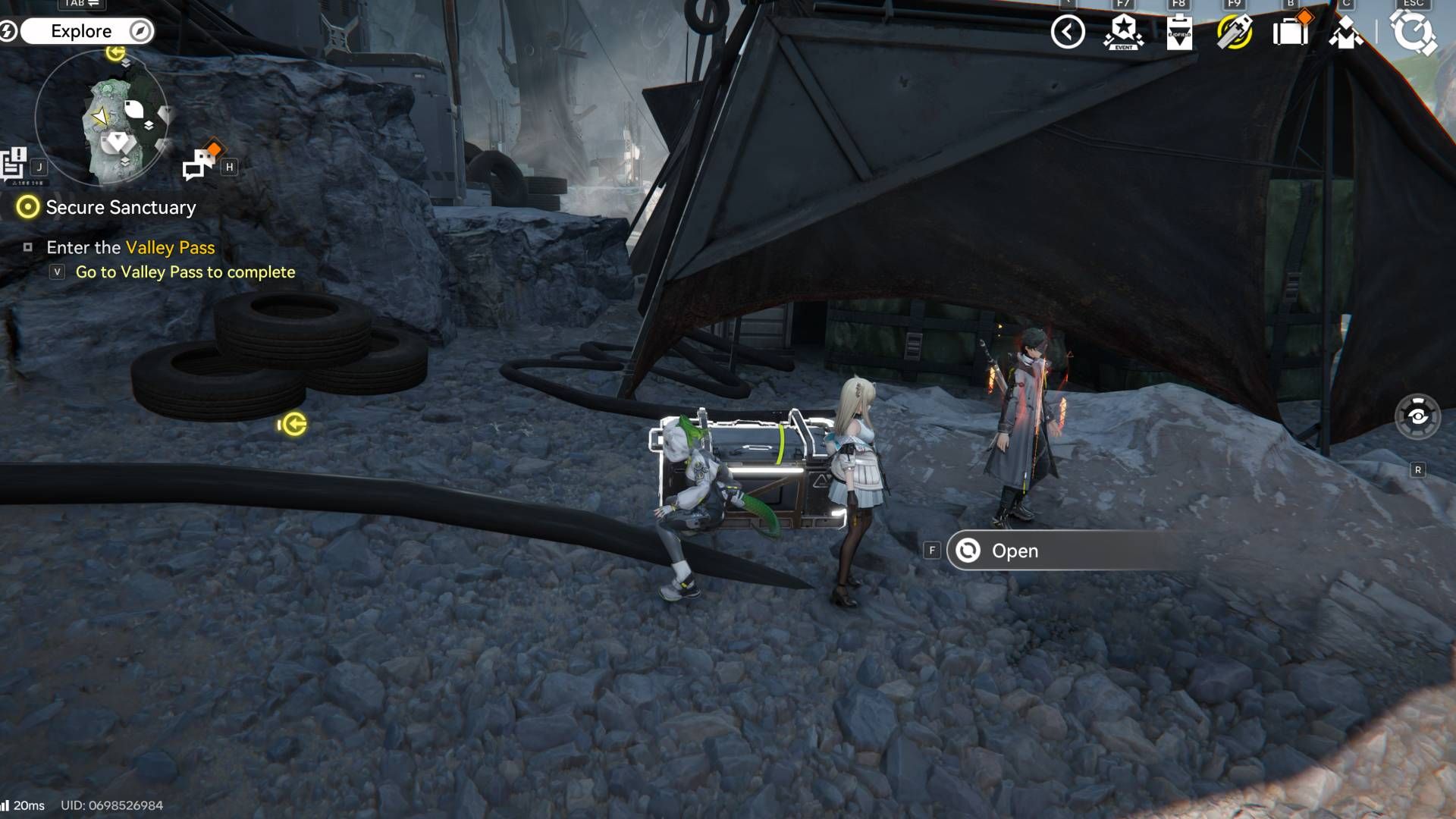Open the backpack suitcase icon

[1290, 32]
